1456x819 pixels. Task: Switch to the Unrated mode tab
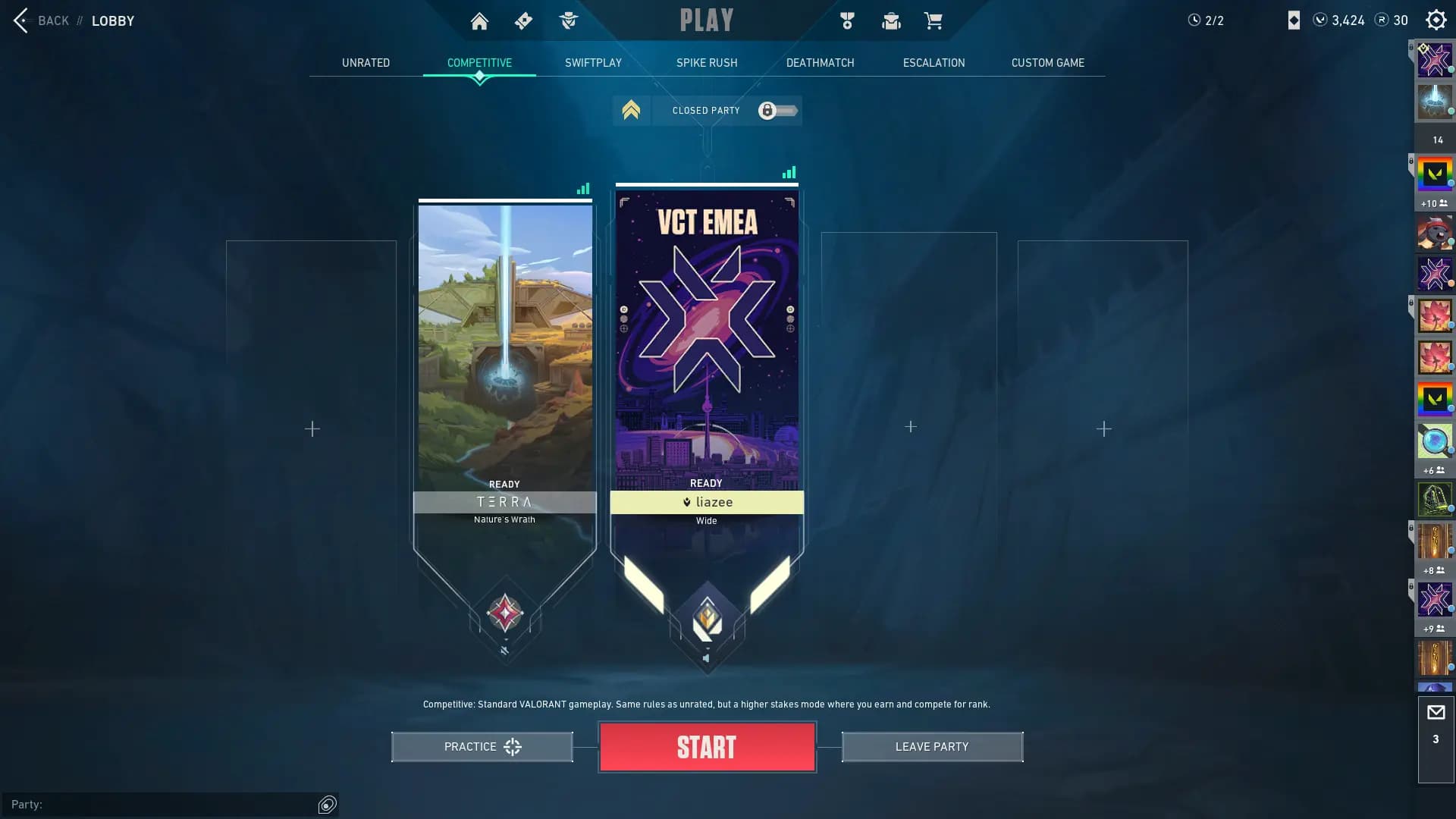(x=366, y=63)
